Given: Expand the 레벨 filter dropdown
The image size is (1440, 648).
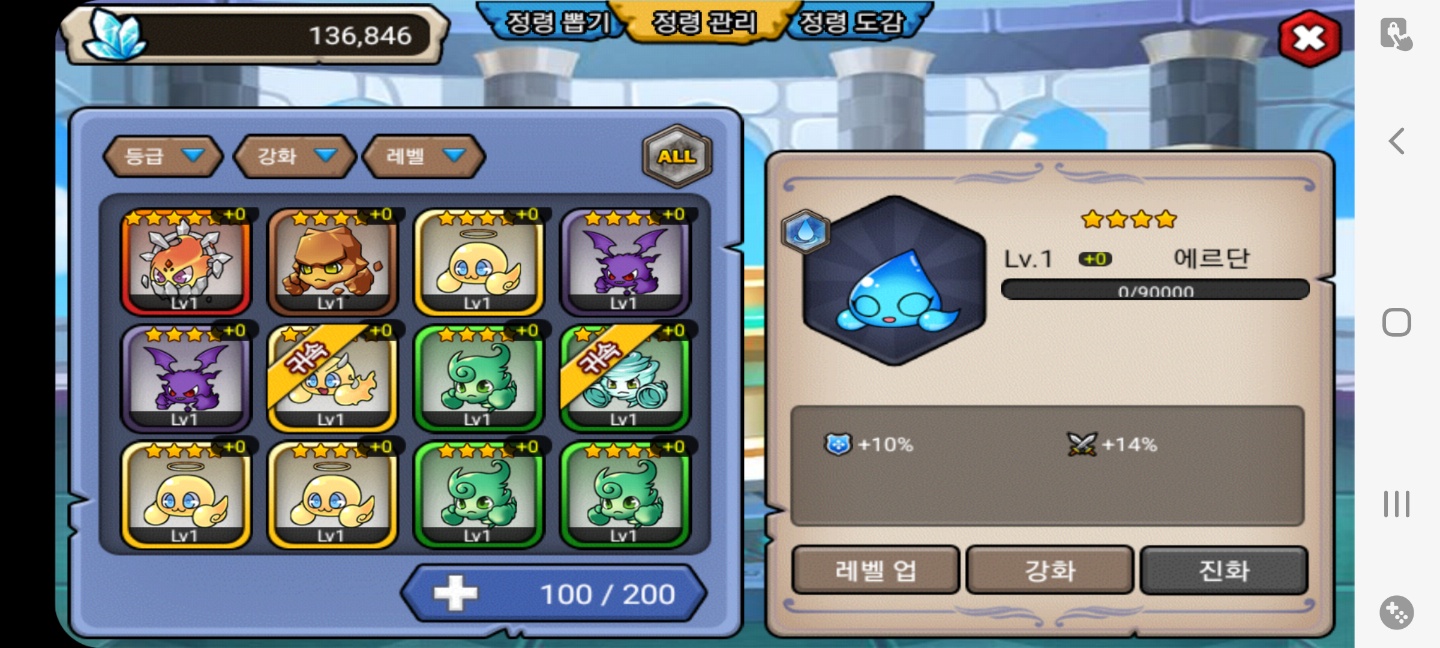Looking at the screenshot, I should (x=424, y=156).
